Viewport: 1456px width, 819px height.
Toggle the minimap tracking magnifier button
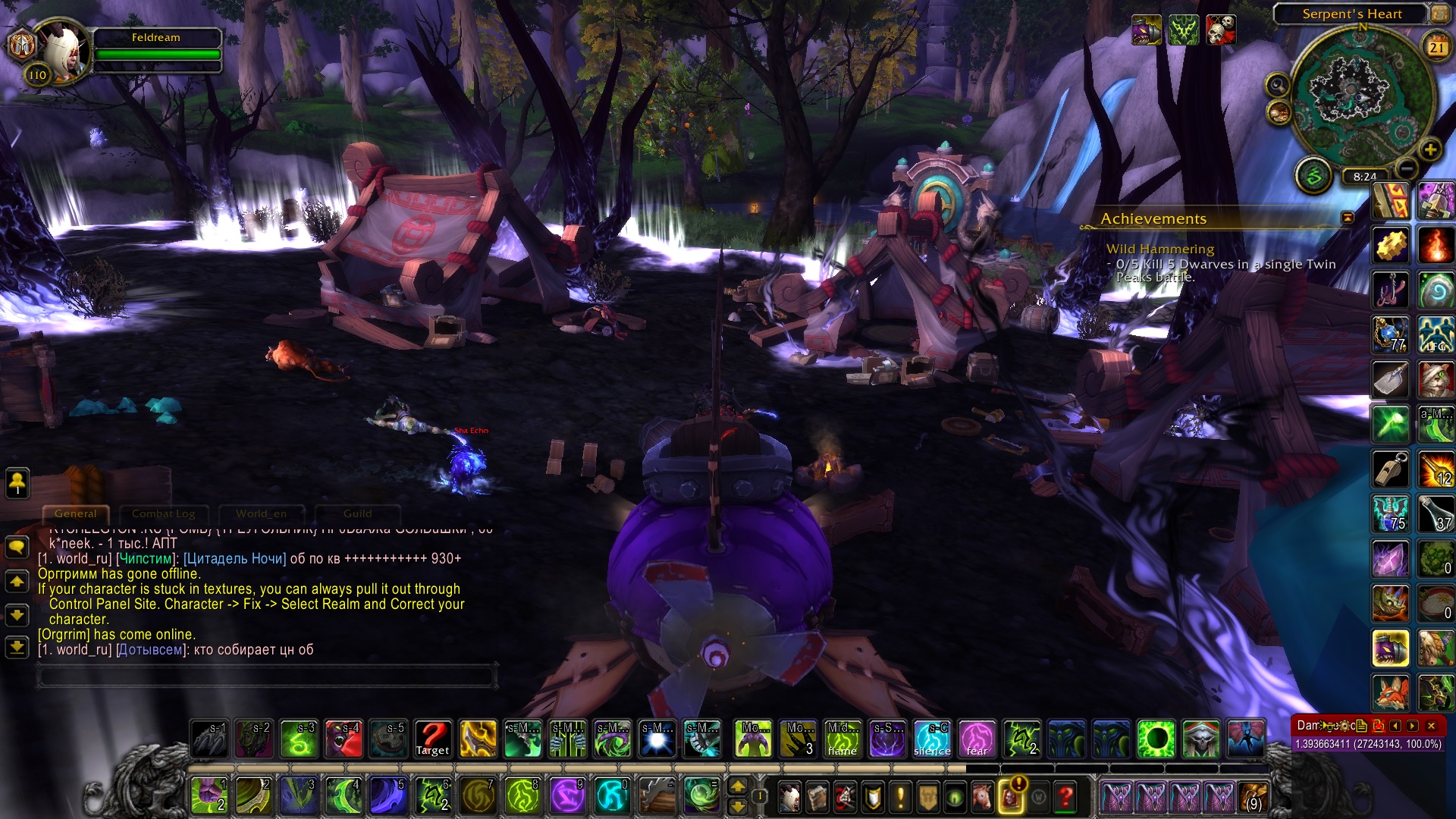1278,85
